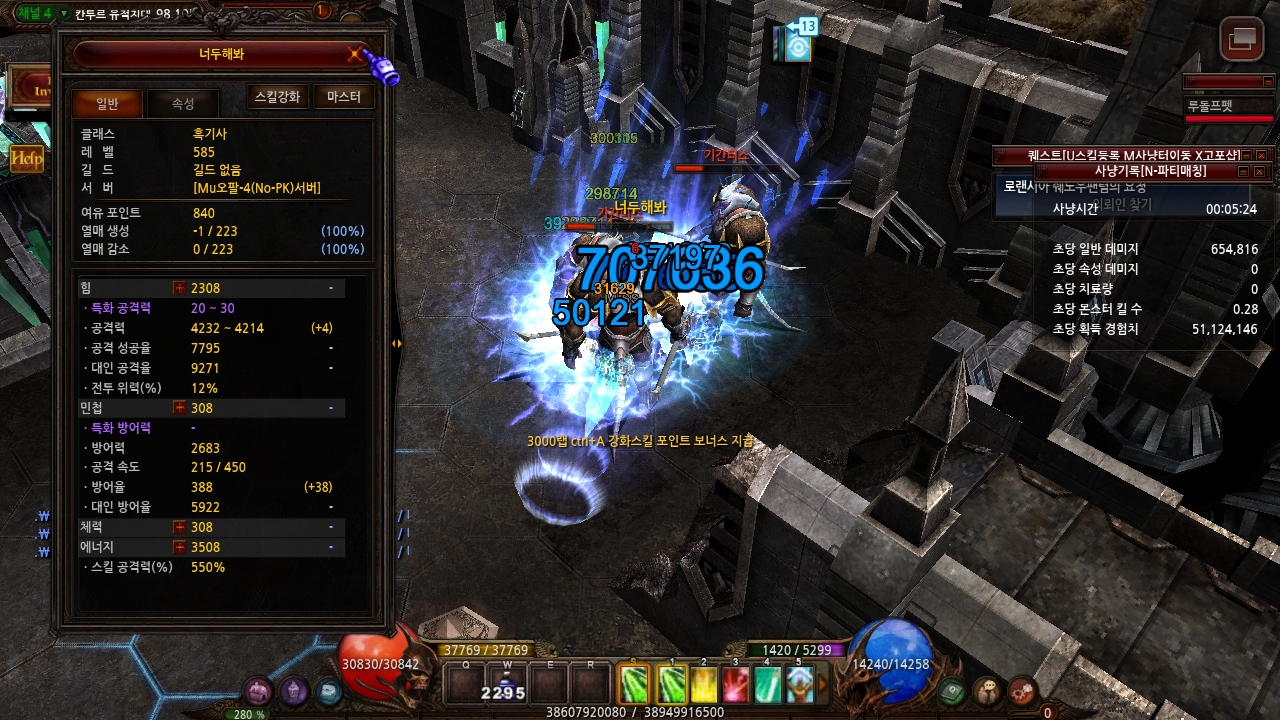Raise the 체력 stat with plus button
This screenshot has height=720, width=1280.
coord(180,527)
